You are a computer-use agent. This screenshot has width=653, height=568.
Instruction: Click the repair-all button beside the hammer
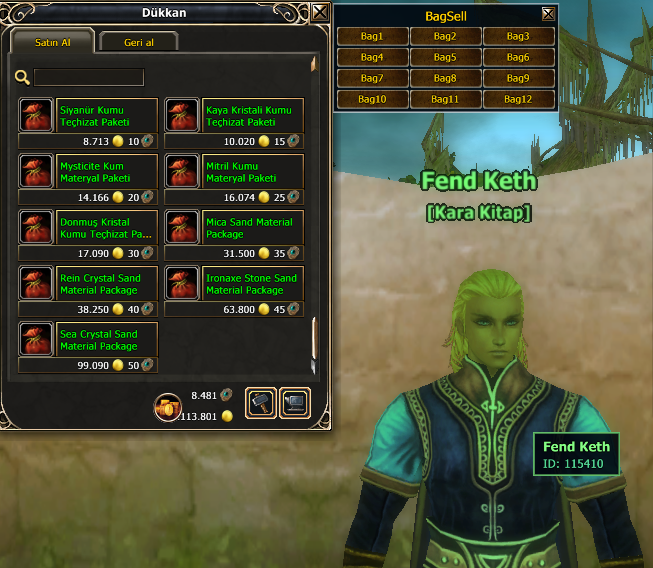[x=296, y=402]
